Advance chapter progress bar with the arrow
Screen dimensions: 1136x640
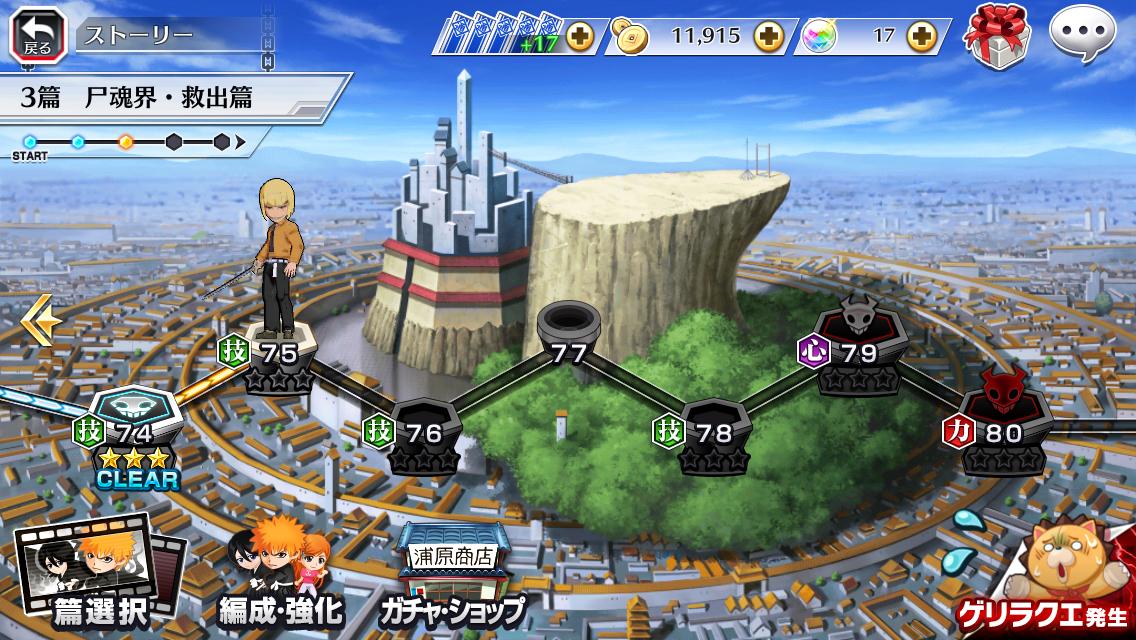240,142
